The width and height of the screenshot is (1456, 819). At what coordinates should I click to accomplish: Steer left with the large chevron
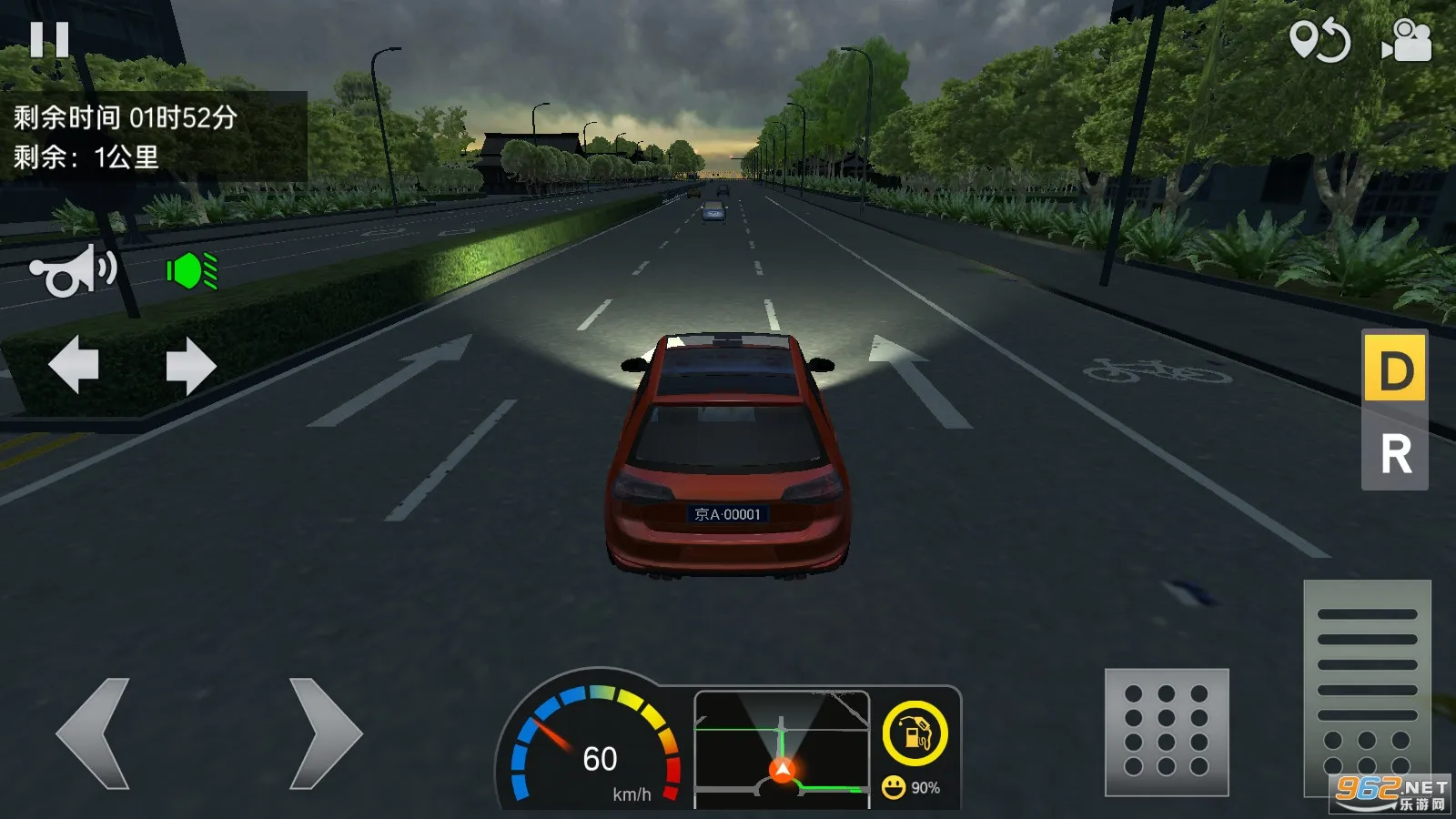pos(94,733)
